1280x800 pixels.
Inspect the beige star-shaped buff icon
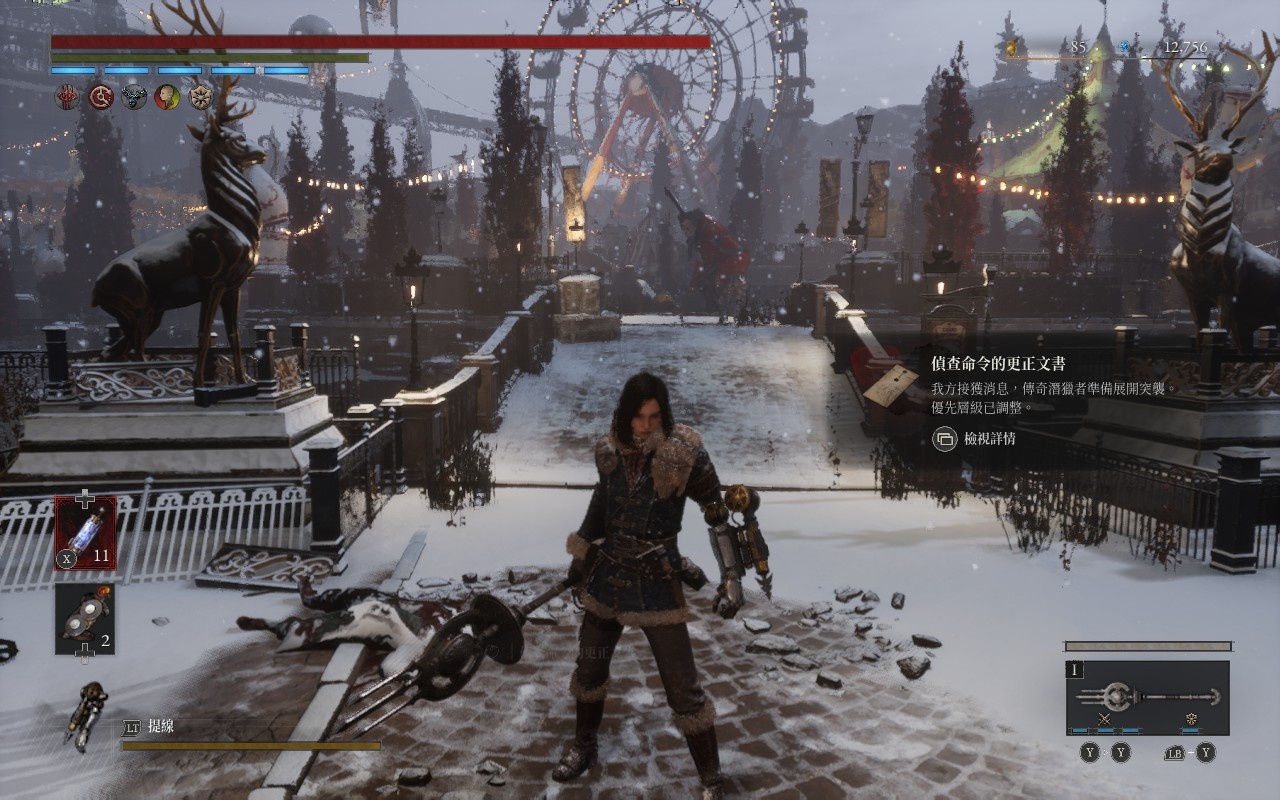pyautogui.click(x=201, y=97)
